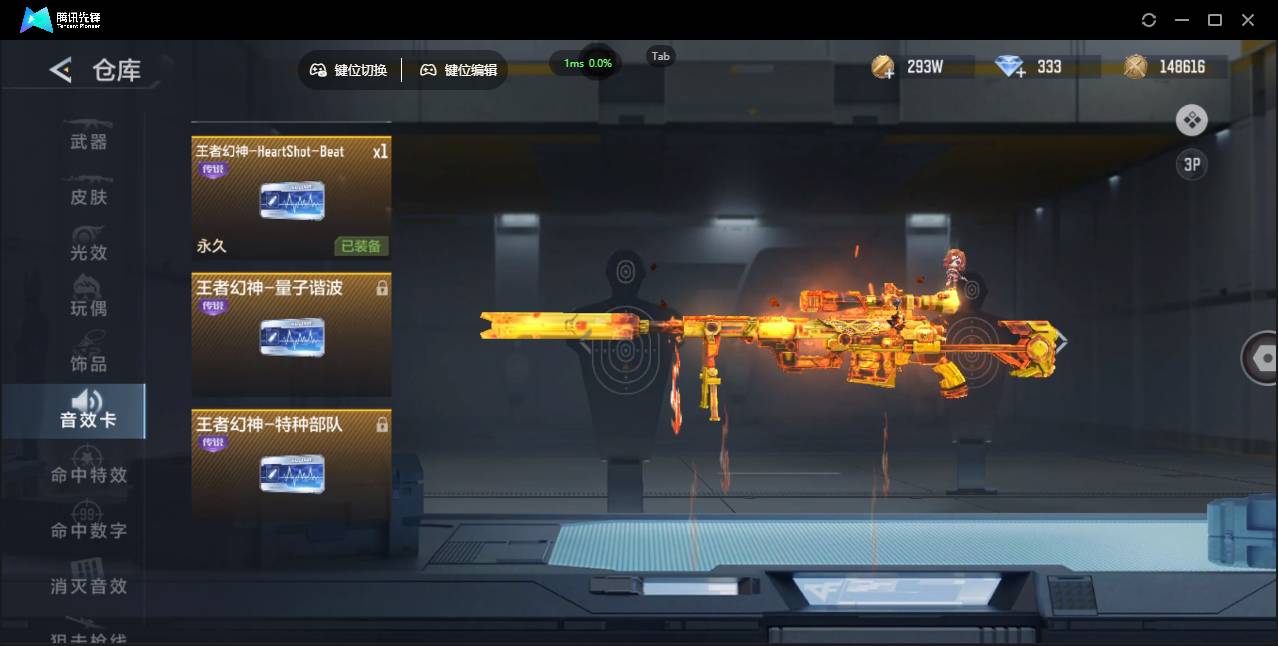The image size is (1278, 646).
Task: Click the 键位切换 key switch button
Action: click(349, 70)
